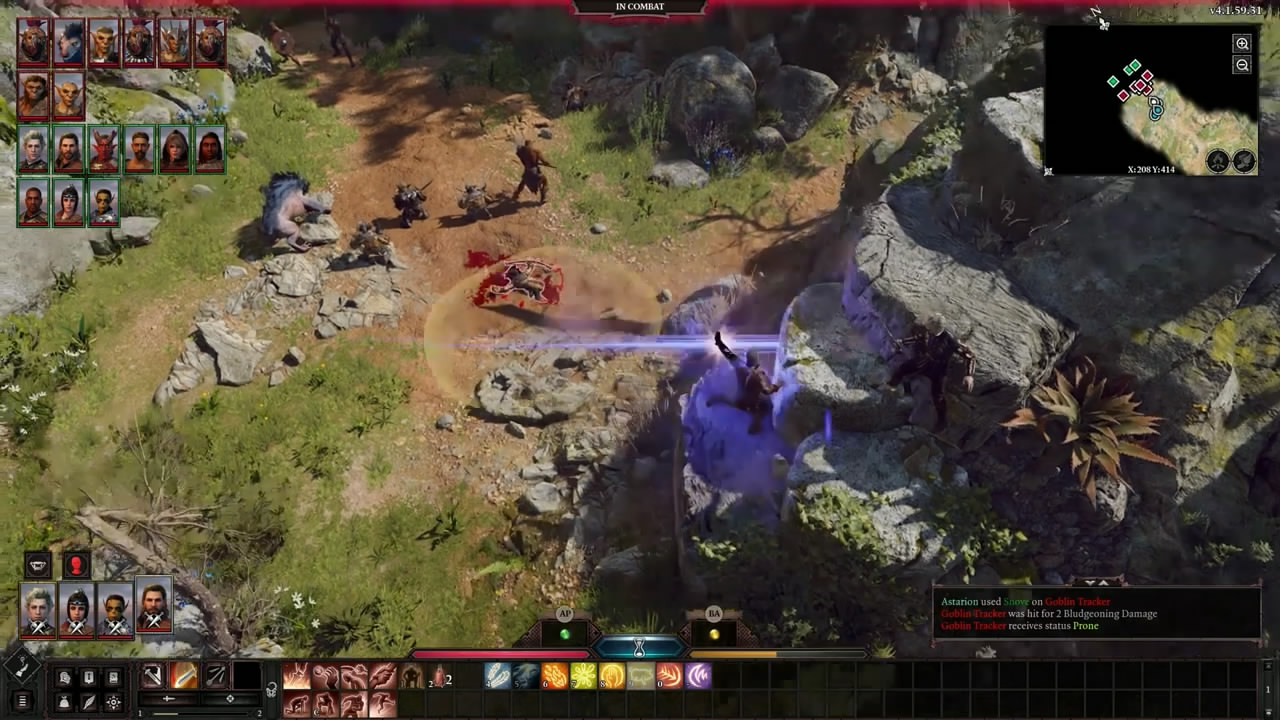Image resolution: width=1280 pixels, height=720 pixels.
Task: Use the red potion hotbar slot
Action: (x=438, y=677)
